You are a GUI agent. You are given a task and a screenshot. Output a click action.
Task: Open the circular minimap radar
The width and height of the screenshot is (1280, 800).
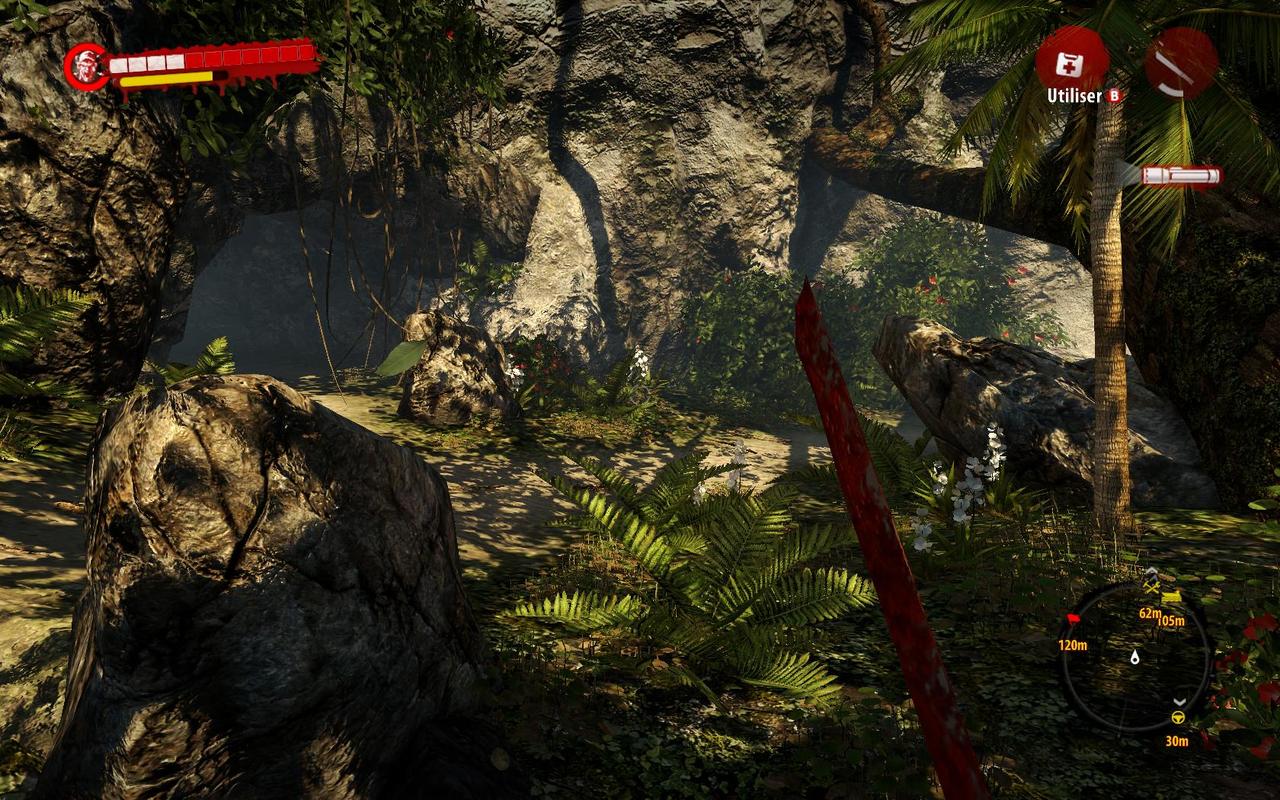(1134, 657)
